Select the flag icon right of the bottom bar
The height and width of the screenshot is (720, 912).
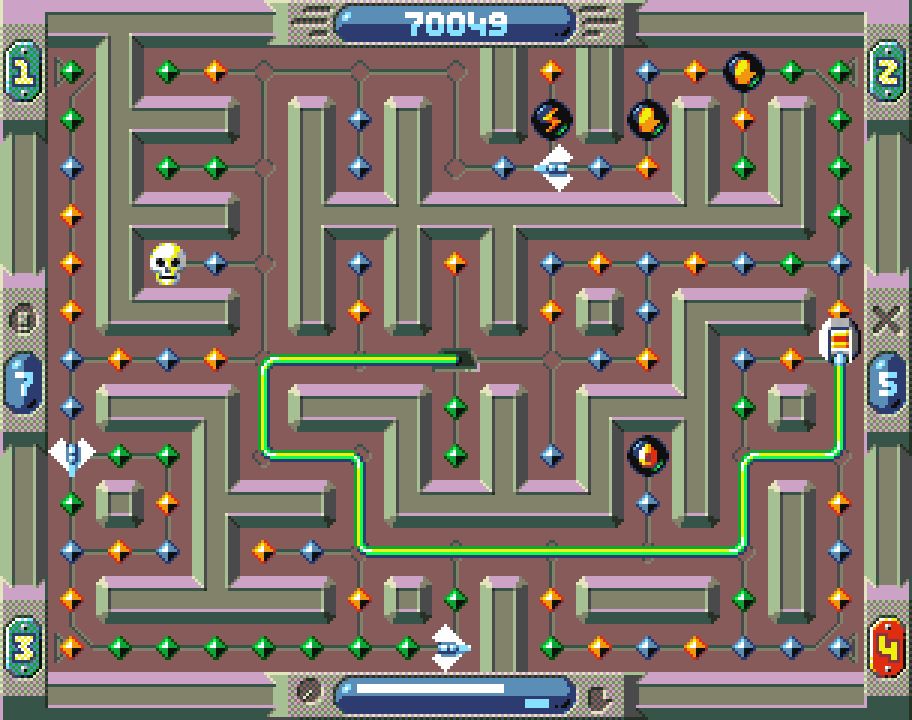[x=598, y=693]
